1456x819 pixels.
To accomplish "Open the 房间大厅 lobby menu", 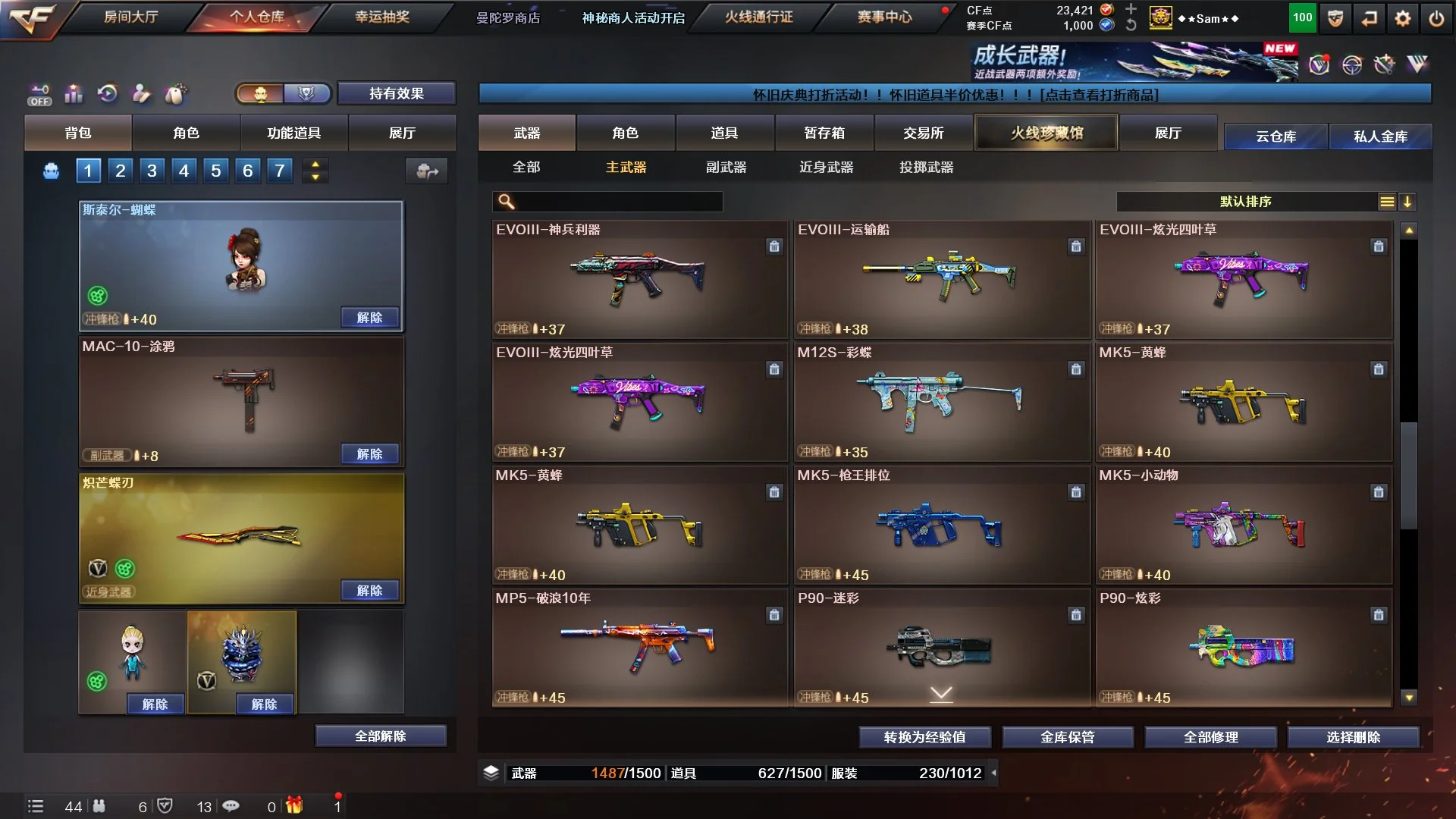I will pos(130,17).
